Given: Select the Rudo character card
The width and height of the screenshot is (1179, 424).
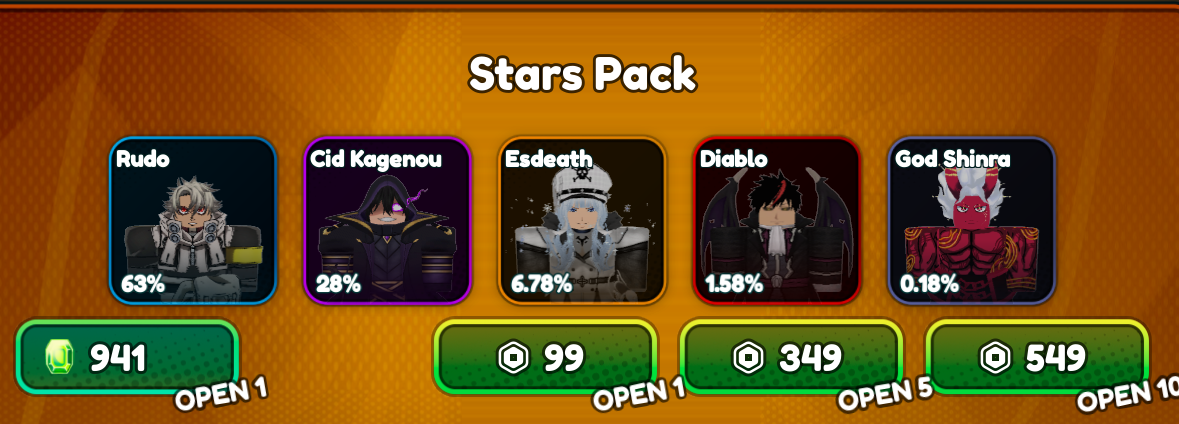Looking at the screenshot, I should tap(193, 220).
